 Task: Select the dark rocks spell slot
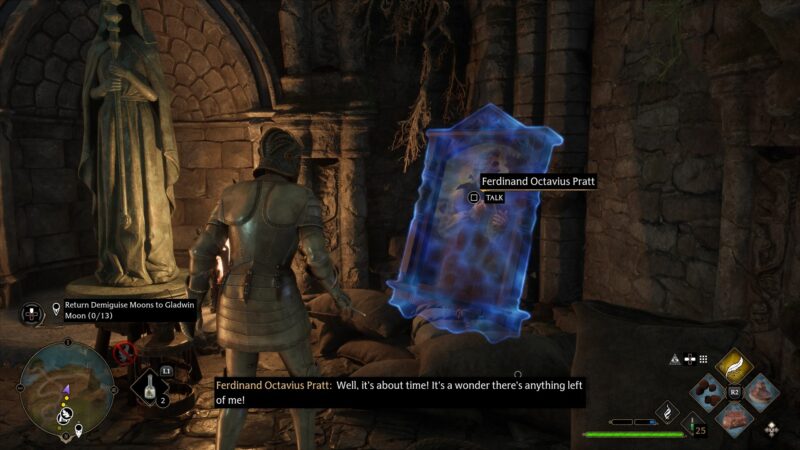pos(709,391)
